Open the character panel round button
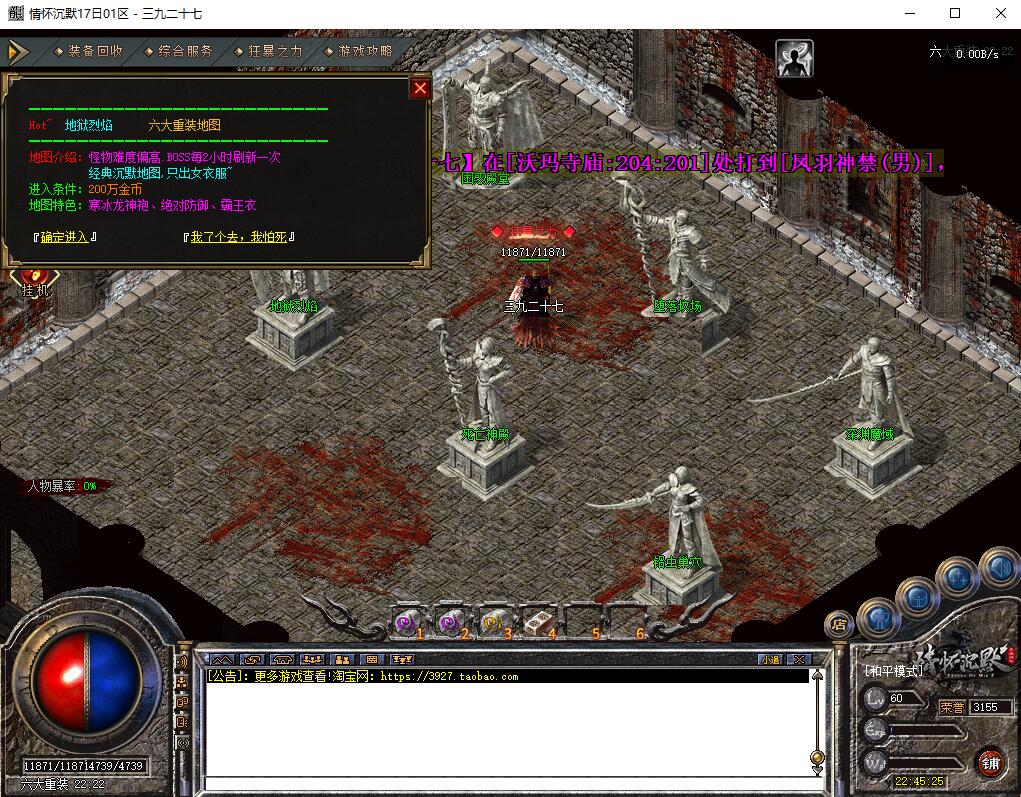The height and width of the screenshot is (797, 1021). (x=877, y=618)
